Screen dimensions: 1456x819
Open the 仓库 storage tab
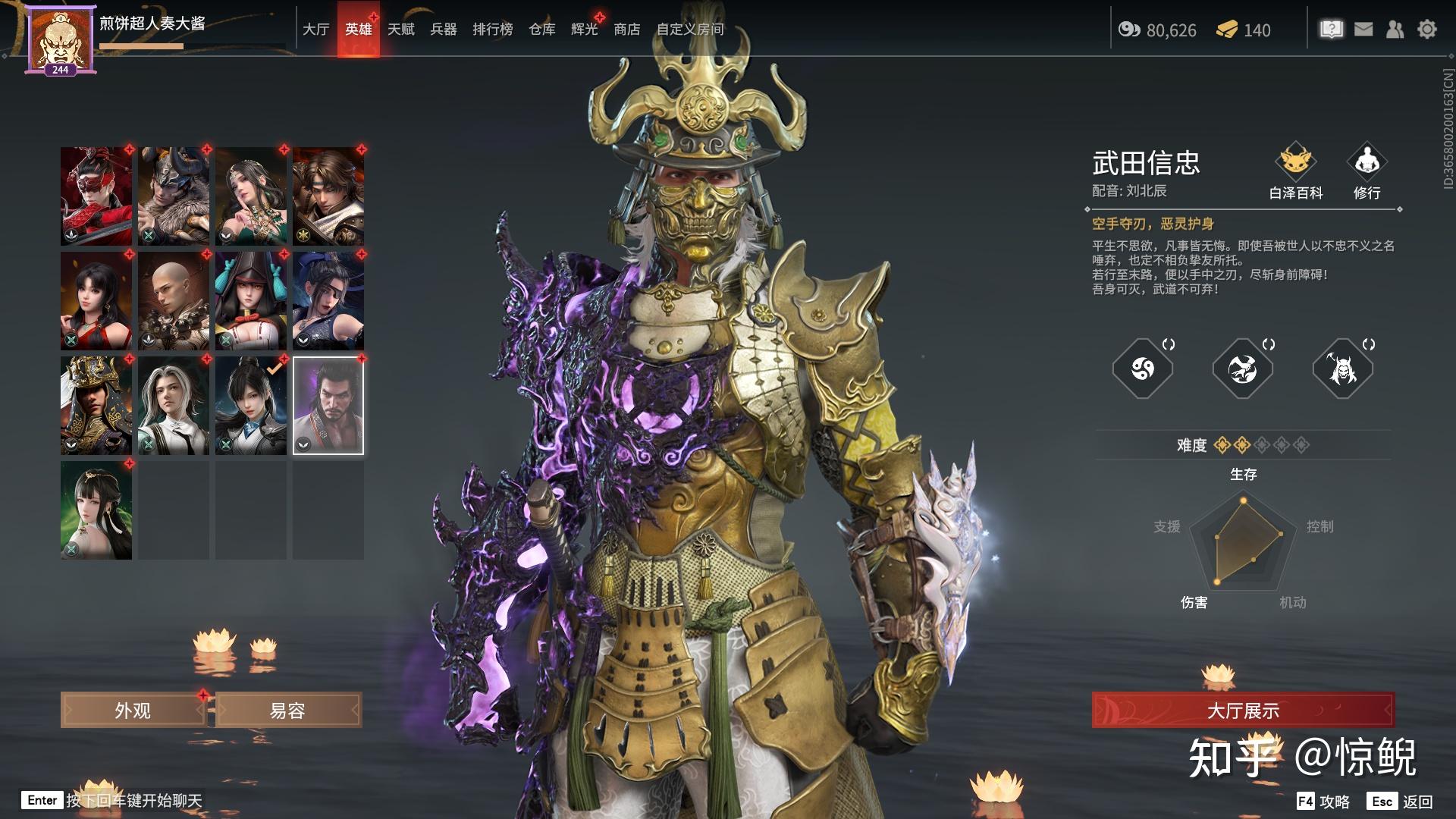pyautogui.click(x=542, y=30)
